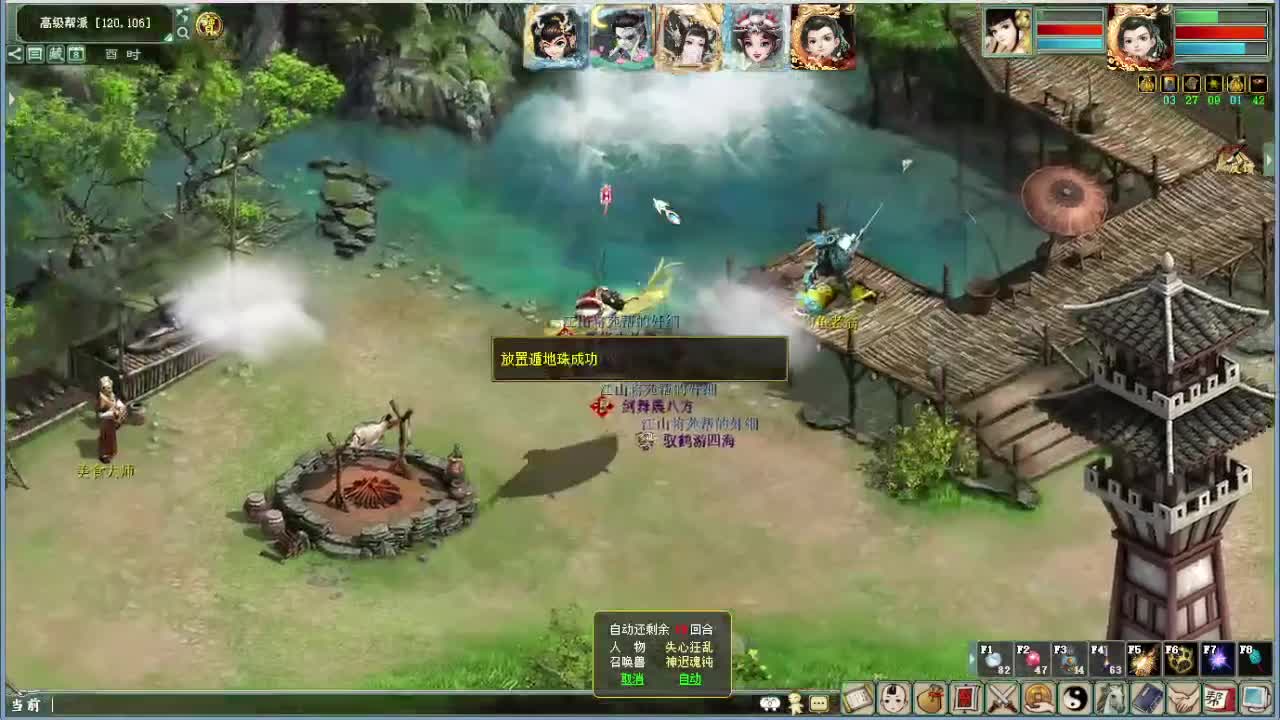
Task: Select the first party member portrait at top
Action: click(x=556, y=36)
